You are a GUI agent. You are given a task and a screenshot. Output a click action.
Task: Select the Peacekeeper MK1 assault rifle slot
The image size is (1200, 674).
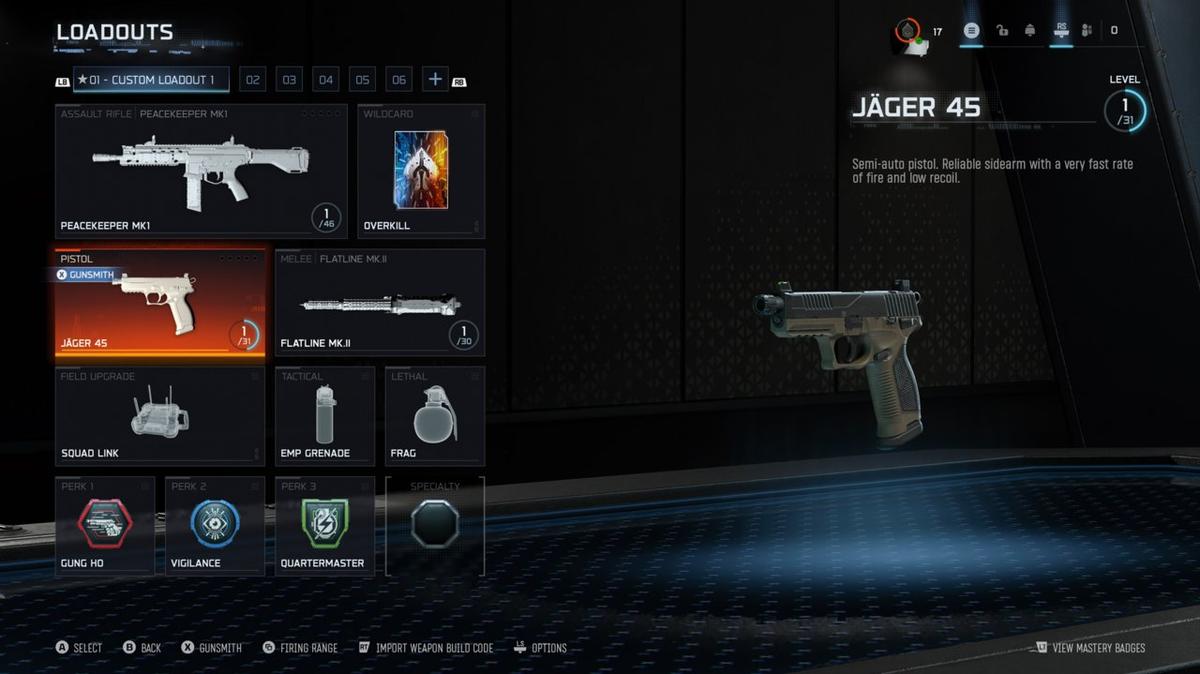pos(201,171)
